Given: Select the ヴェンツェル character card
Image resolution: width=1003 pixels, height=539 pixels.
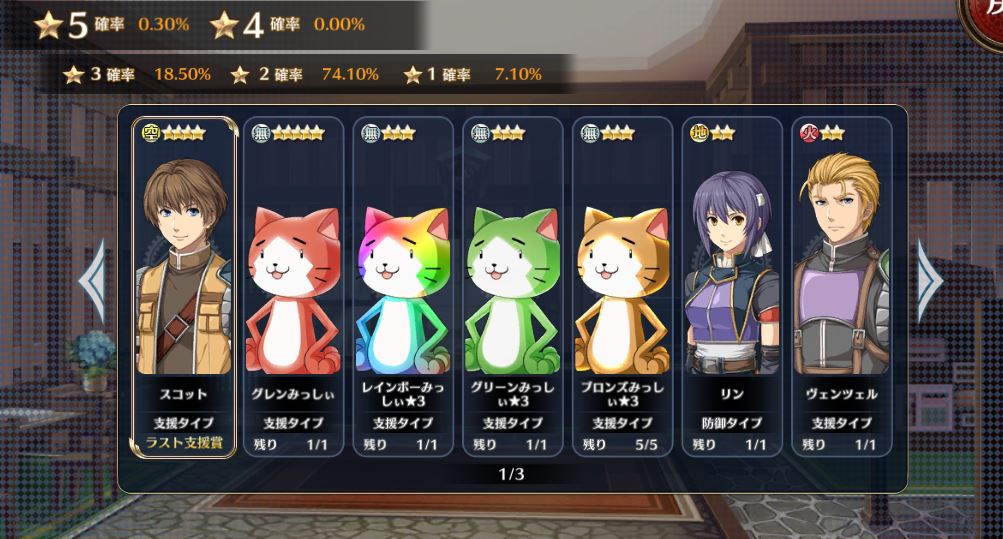Looking at the screenshot, I should pyautogui.click(x=841, y=287).
